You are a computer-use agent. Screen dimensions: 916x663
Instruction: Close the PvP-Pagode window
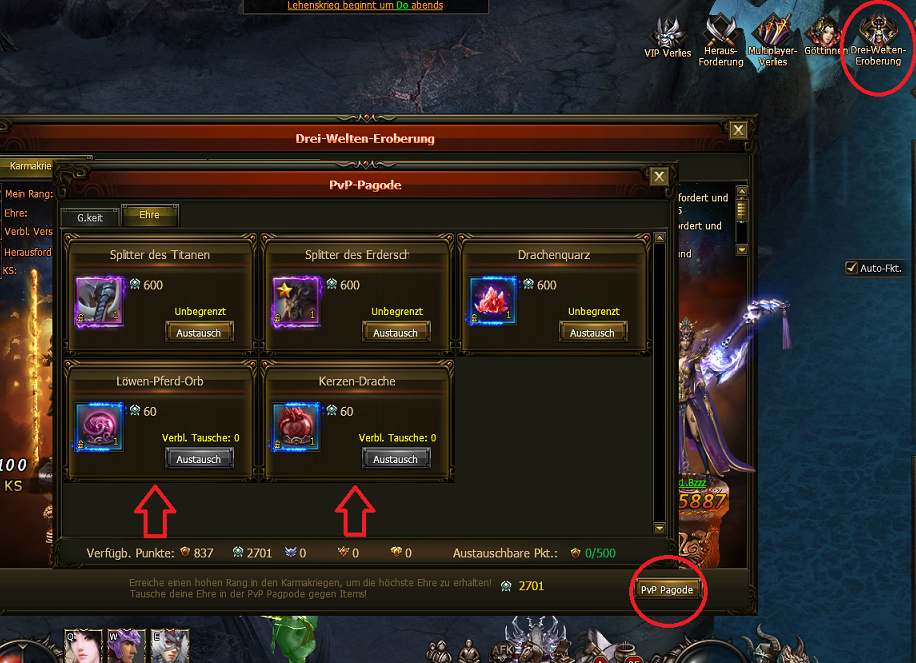(x=659, y=176)
